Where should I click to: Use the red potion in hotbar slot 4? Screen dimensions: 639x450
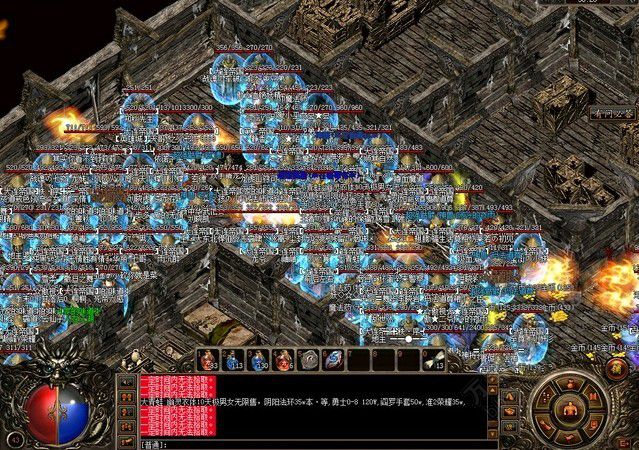(284, 360)
